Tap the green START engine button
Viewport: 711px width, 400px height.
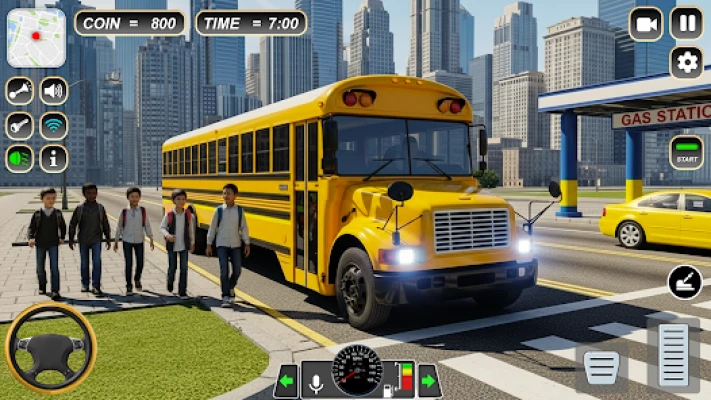coord(686,152)
